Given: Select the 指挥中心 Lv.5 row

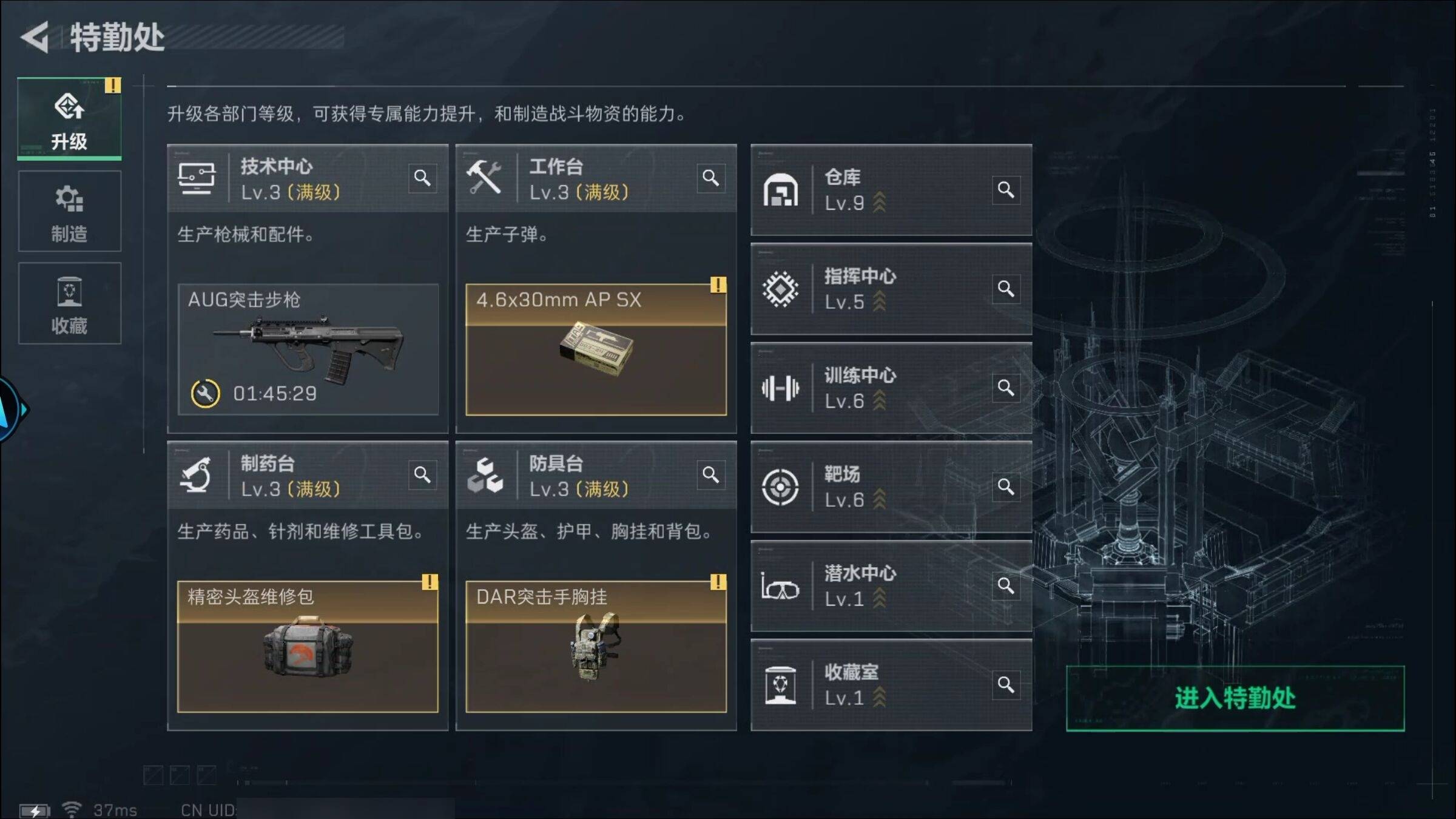Looking at the screenshot, I should pos(891,289).
